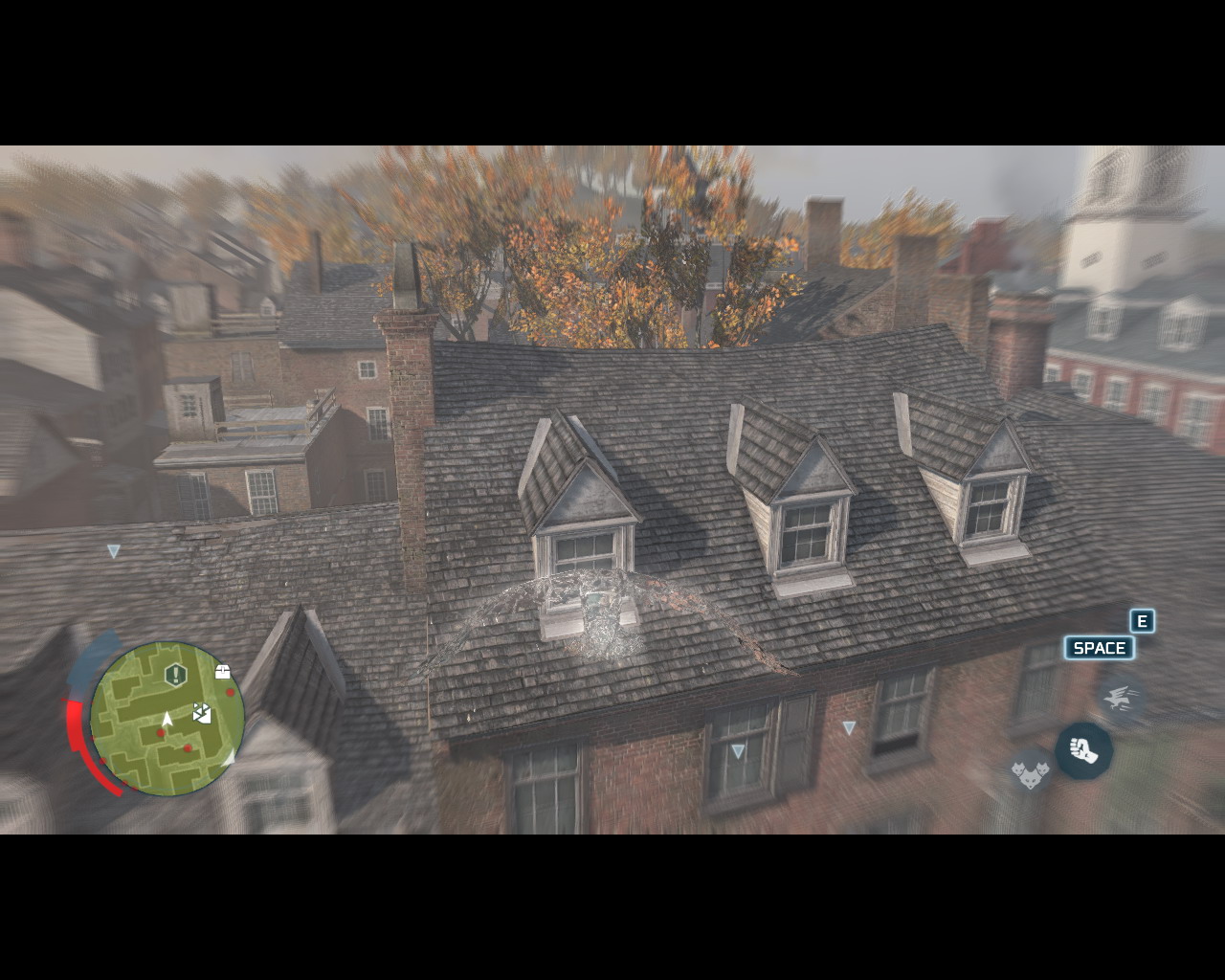
Task: Click the treasure chest marker on minimap
Action: pyautogui.click(x=223, y=672)
